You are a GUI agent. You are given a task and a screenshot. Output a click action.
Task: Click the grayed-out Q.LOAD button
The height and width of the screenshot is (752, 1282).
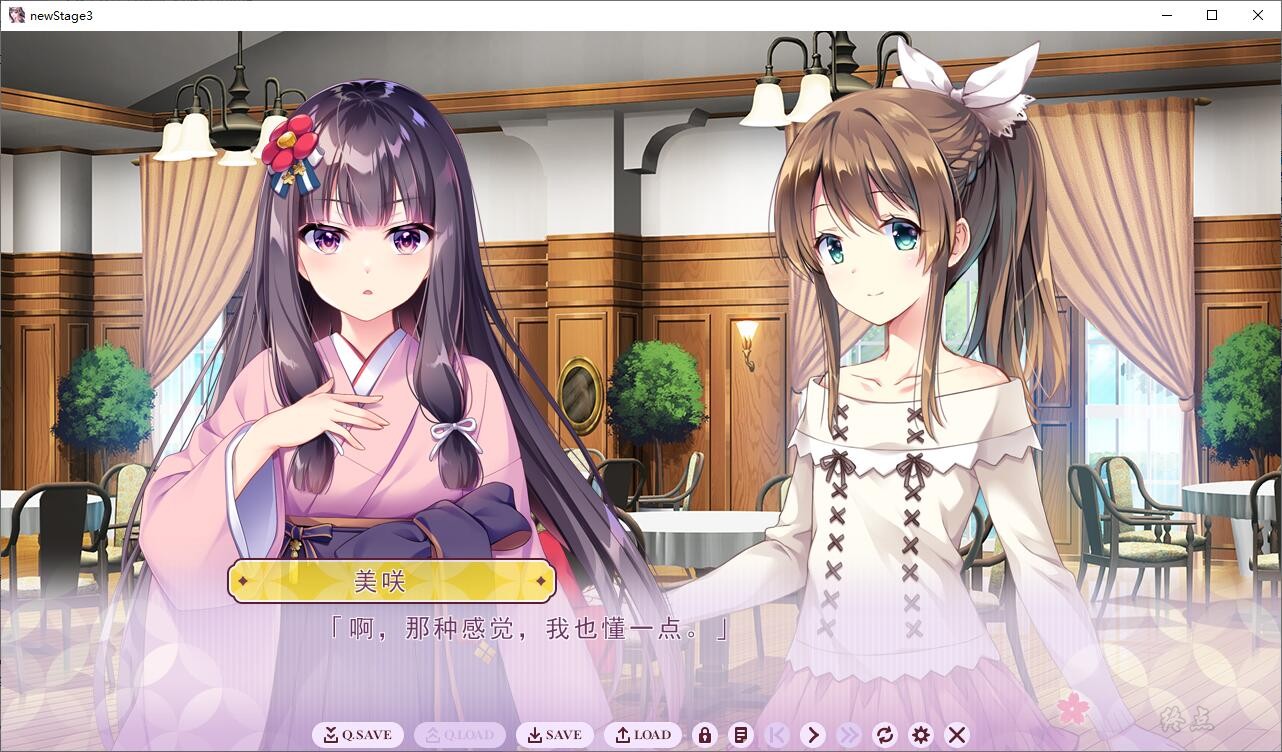point(459,734)
